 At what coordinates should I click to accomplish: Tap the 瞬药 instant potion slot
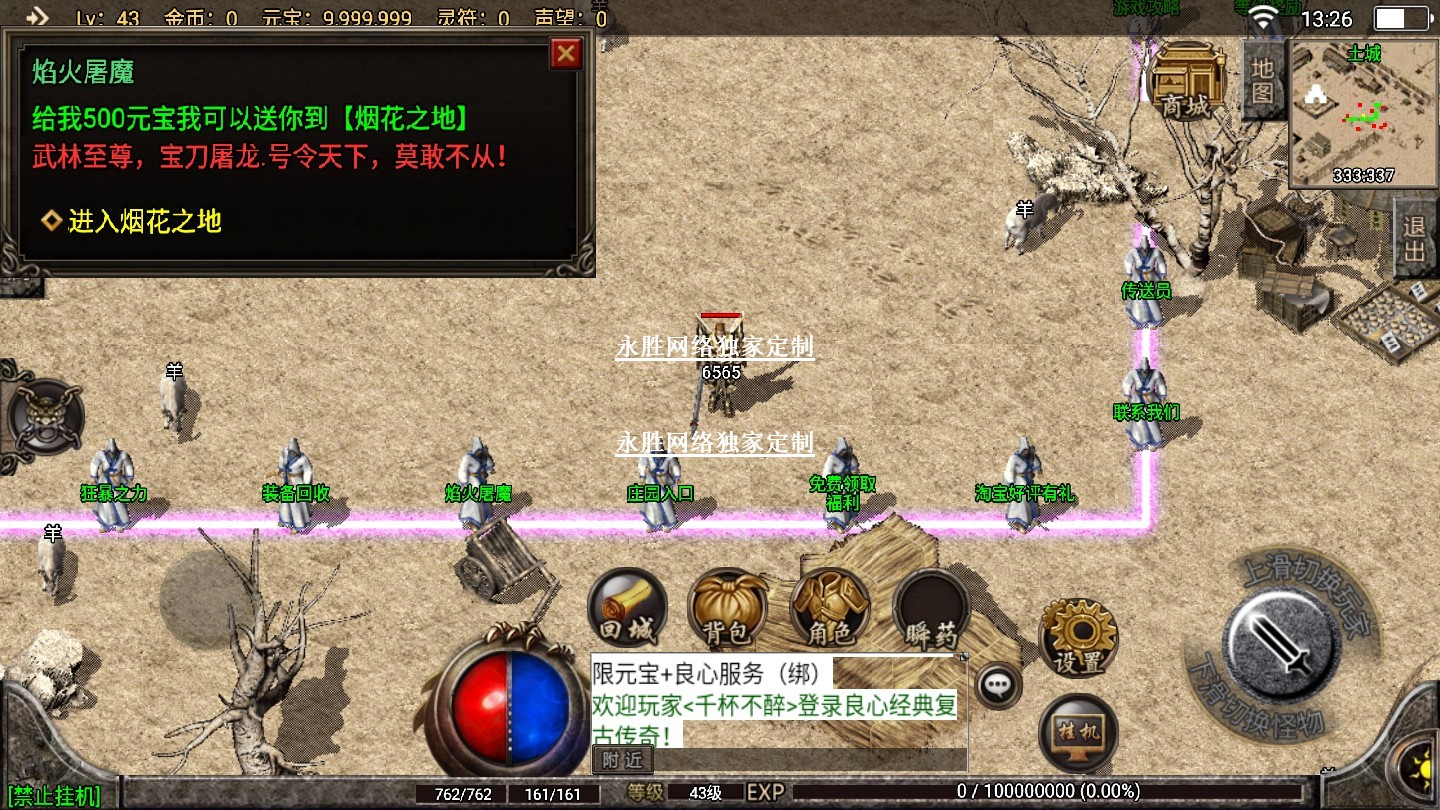931,609
